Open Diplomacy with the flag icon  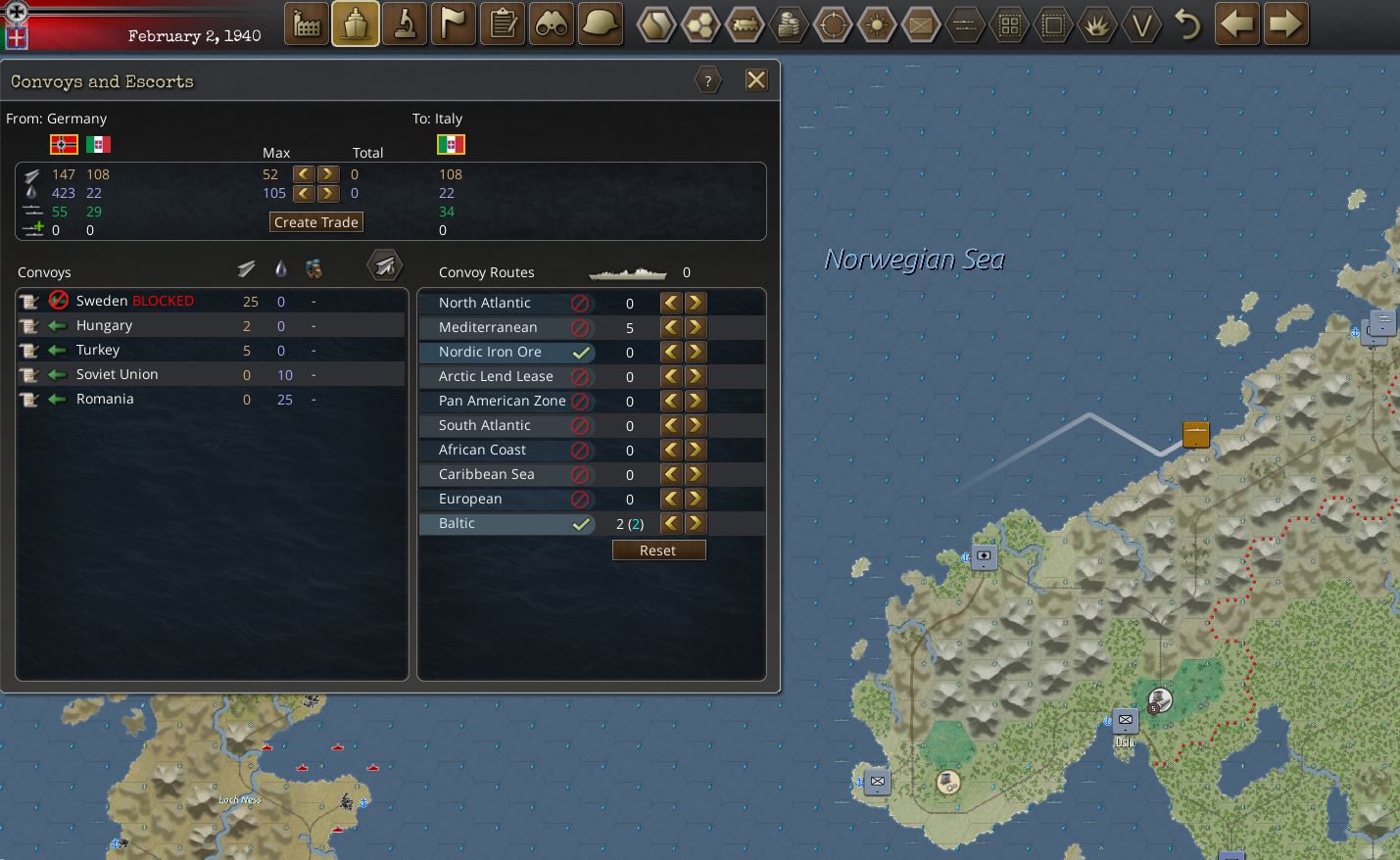click(453, 24)
